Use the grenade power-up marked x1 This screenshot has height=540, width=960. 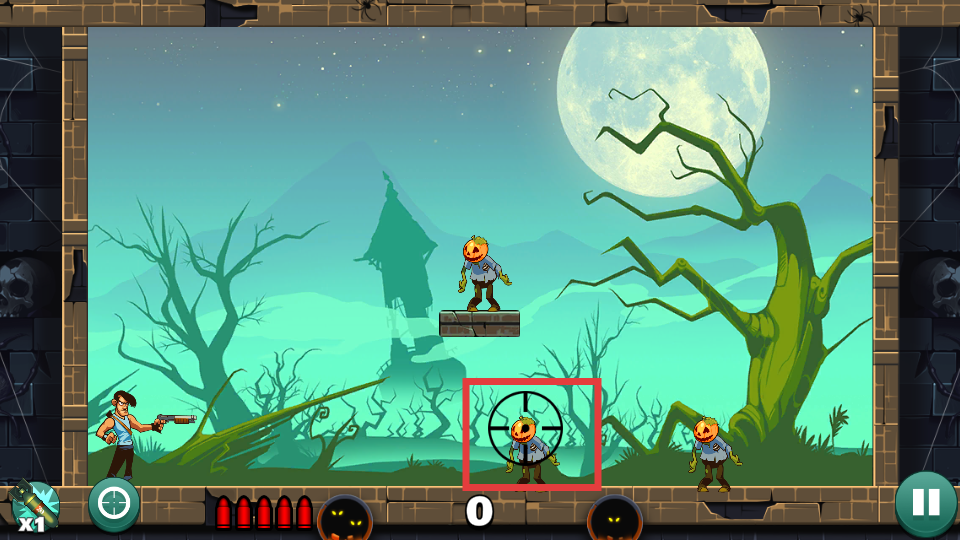(x=36, y=505)
